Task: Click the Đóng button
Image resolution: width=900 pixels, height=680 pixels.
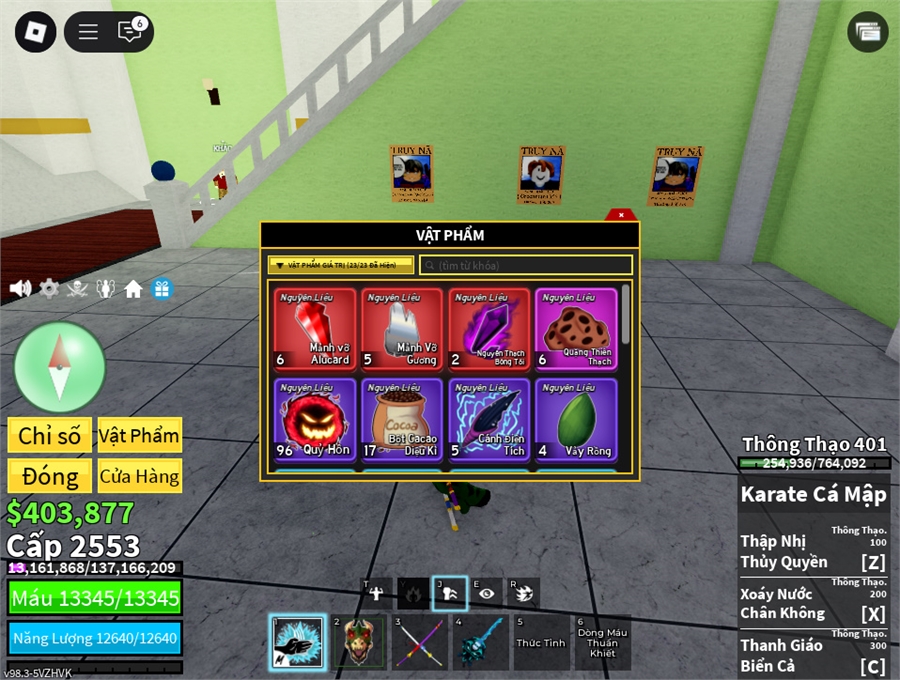Action: (50, 476)
